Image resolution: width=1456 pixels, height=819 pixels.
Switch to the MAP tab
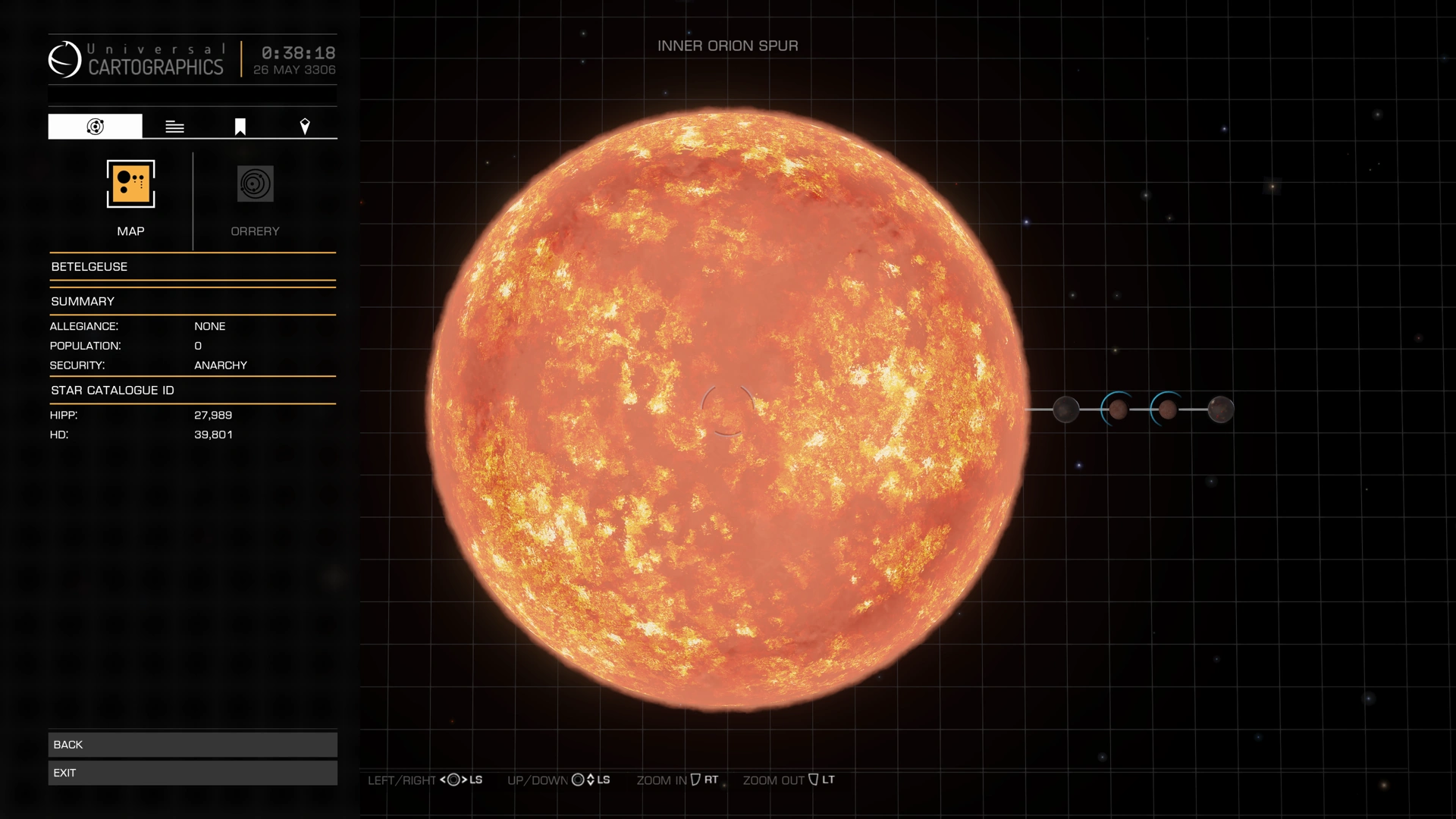(130, 200)
